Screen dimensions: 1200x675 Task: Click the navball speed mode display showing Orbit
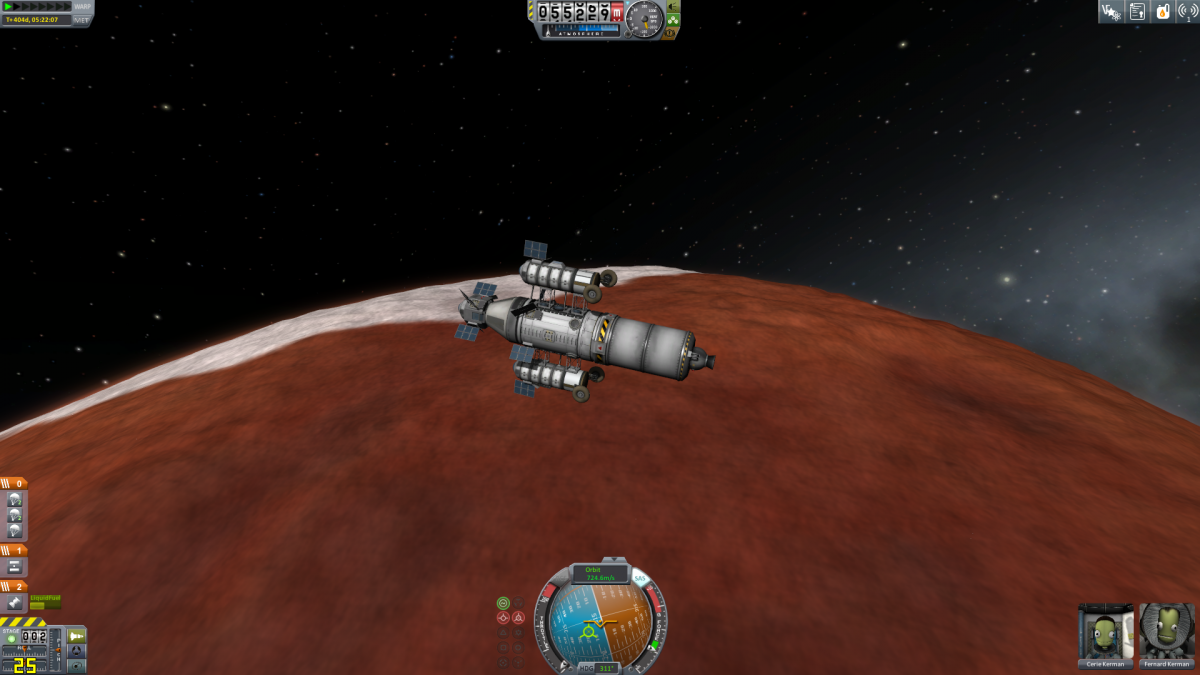pos(599,574)
